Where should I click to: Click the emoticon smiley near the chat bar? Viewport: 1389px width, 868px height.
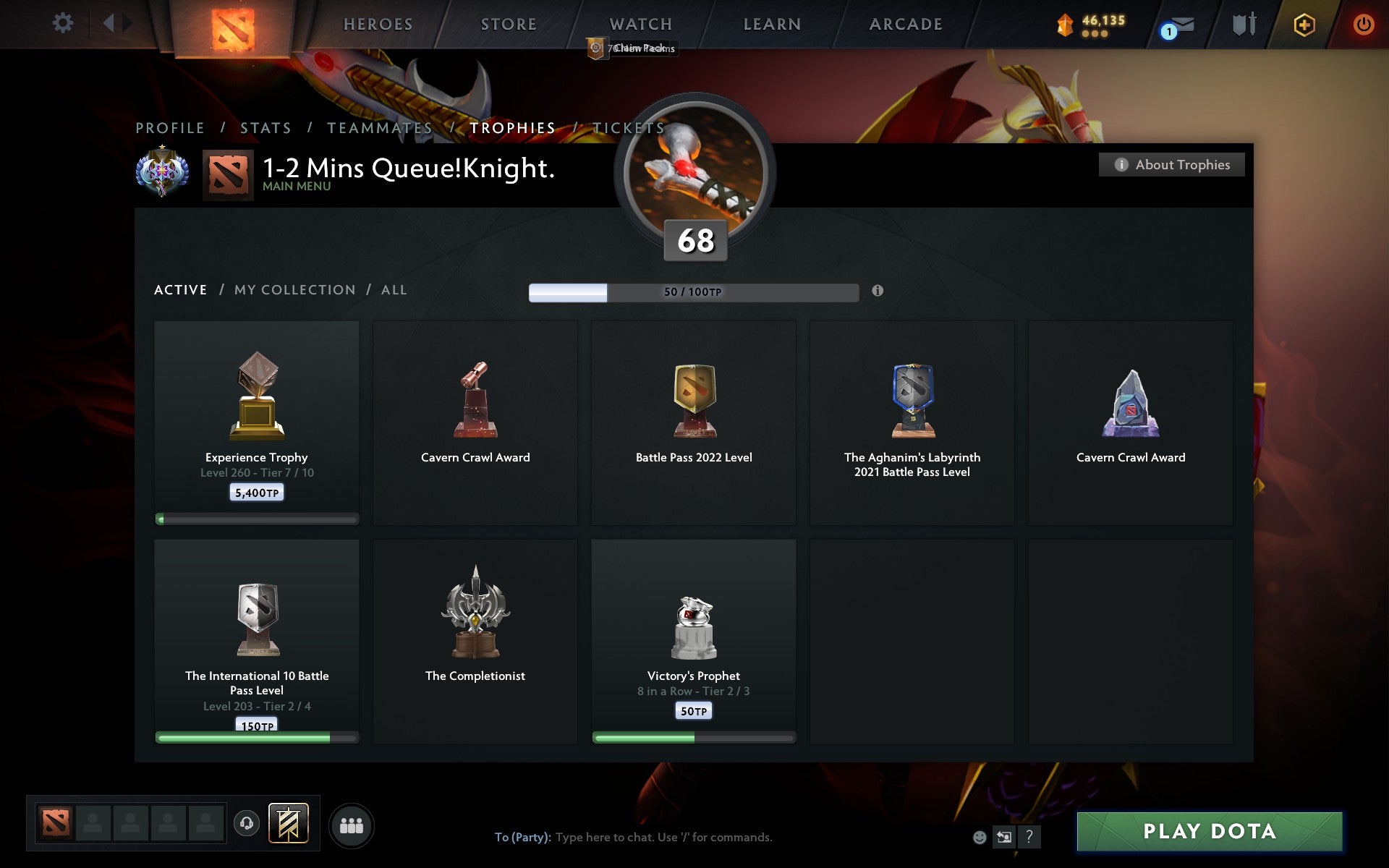point(980,838)
